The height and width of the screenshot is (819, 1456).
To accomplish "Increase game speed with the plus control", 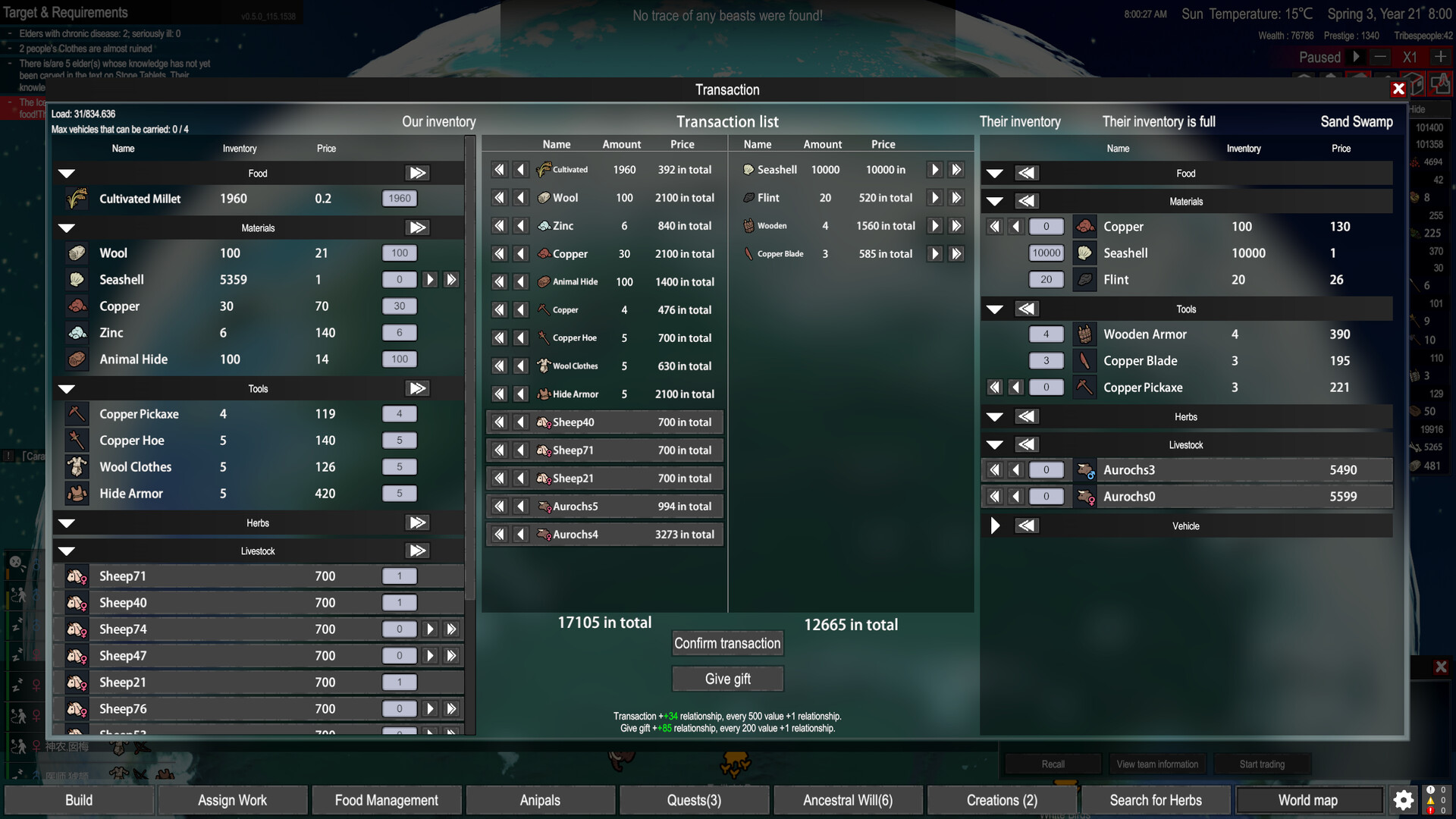I will click(1440, 57).
